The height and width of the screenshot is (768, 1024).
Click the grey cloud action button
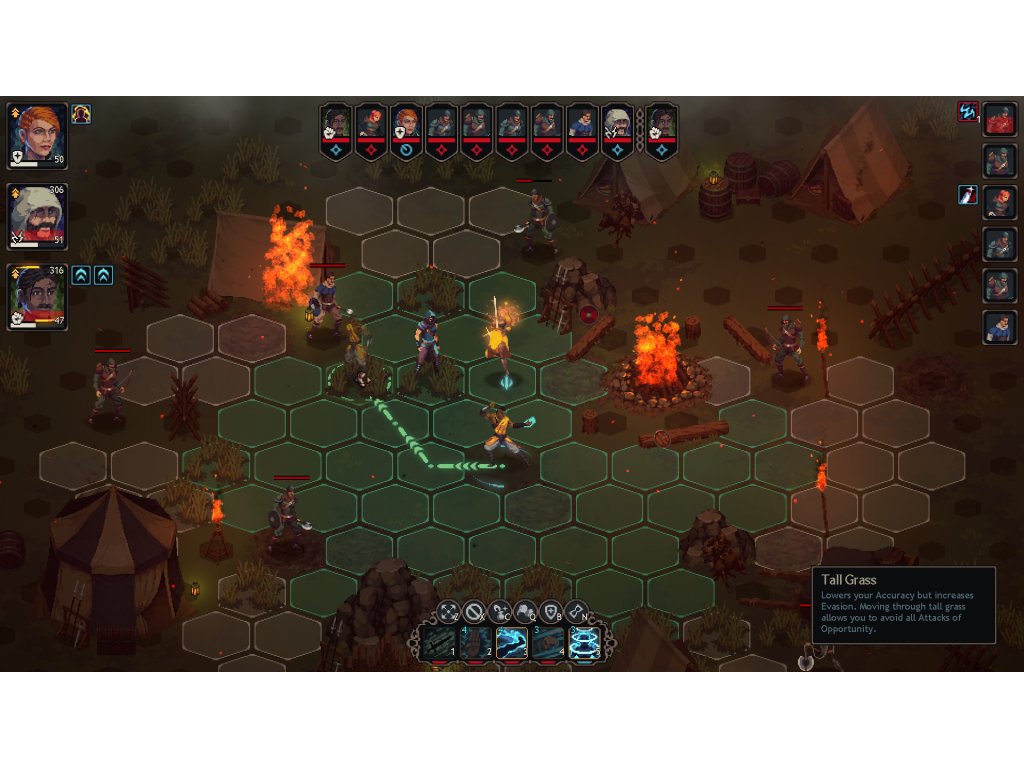point(525,611)
